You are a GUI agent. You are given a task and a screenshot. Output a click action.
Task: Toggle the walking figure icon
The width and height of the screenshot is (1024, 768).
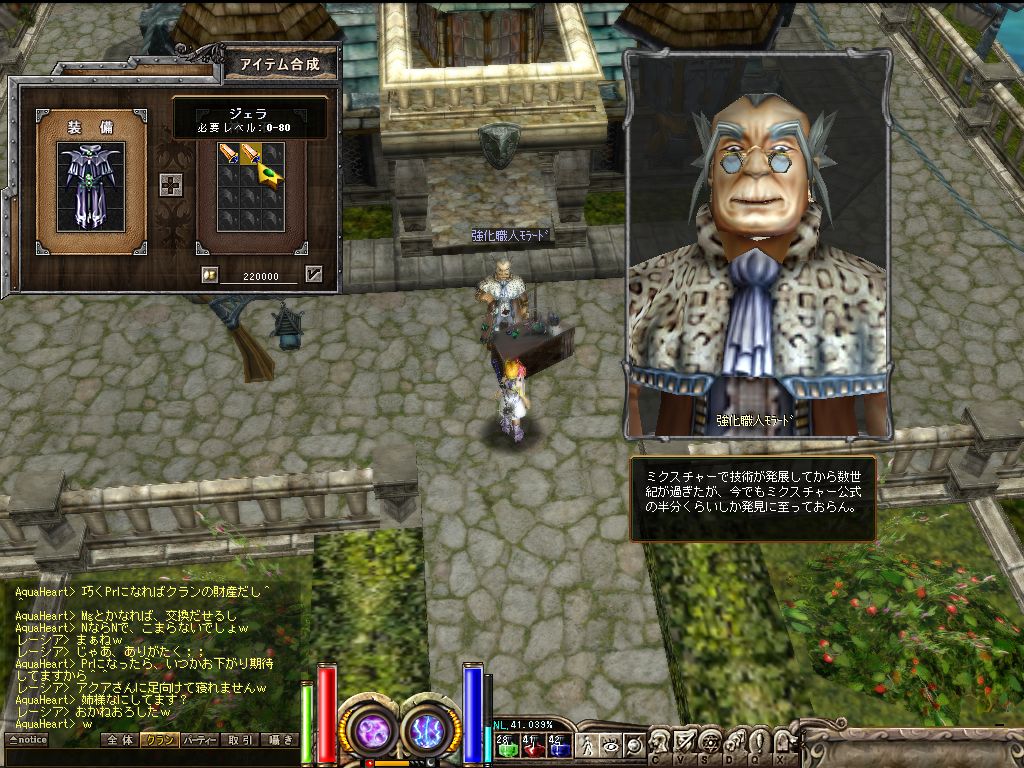pyautogui.click(x=587, y=745)
